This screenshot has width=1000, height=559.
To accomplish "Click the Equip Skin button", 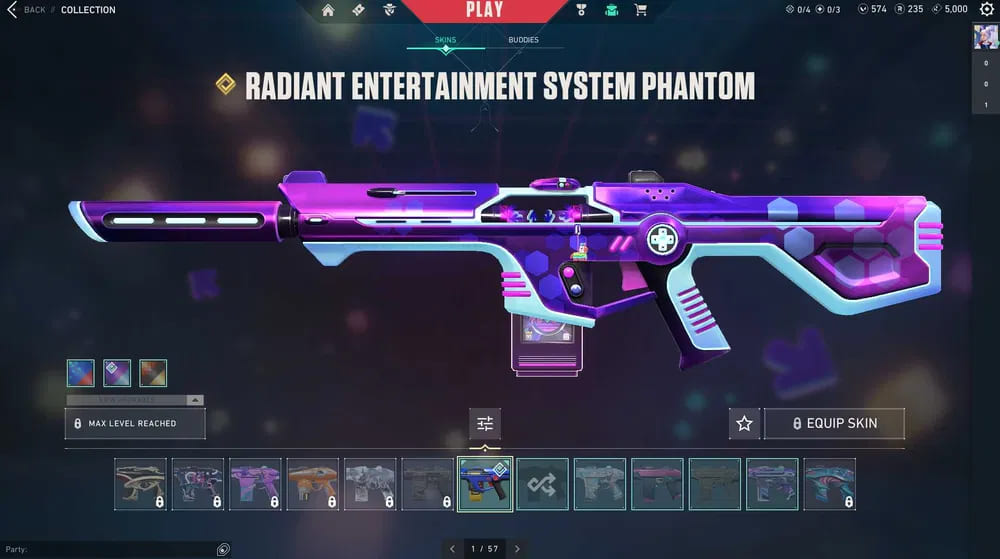I will (834, 423).
